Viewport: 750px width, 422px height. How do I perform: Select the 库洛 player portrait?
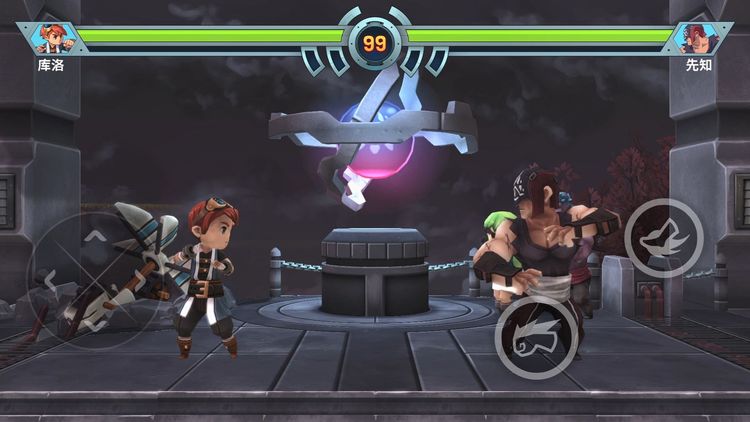point(52,39)
